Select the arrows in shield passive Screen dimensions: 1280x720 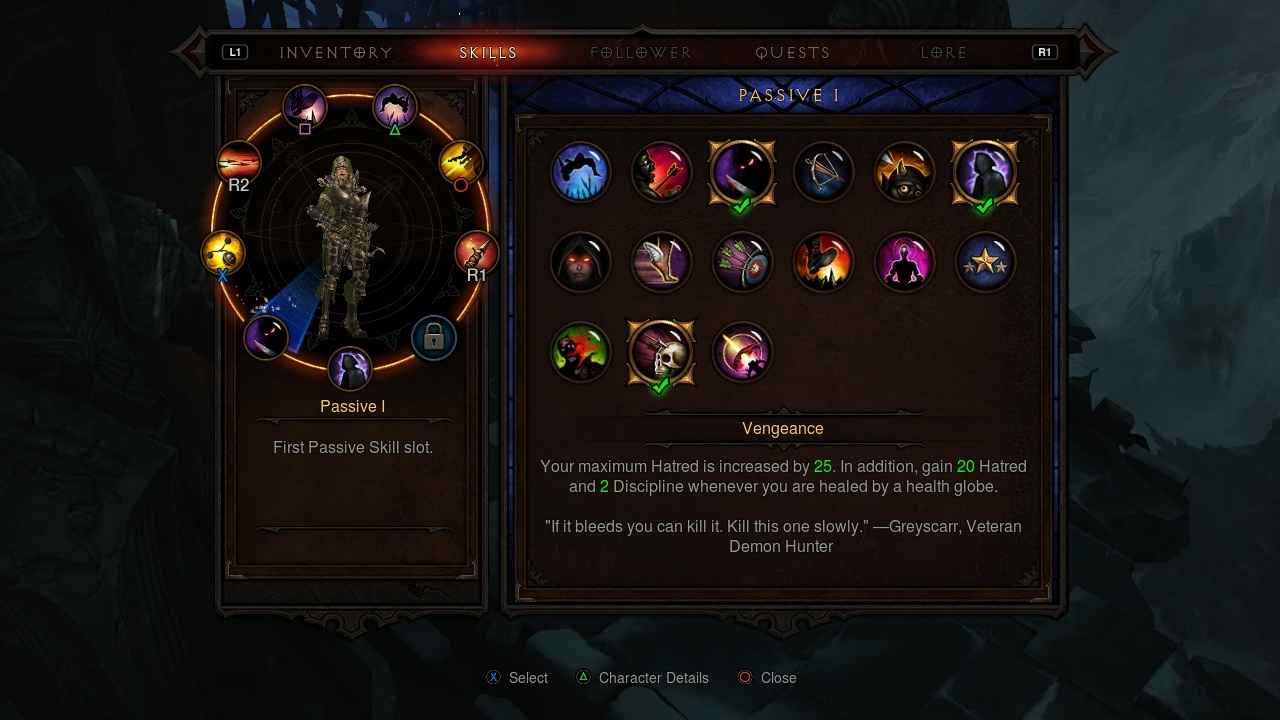742,263
